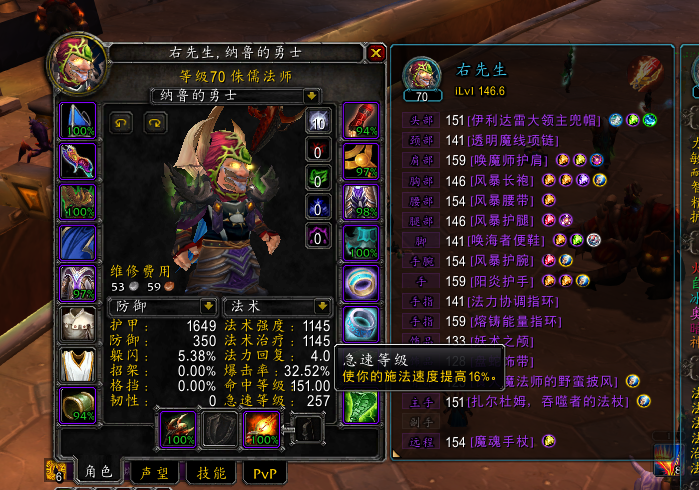Image resolution: width=699 pixels, height=490 pixels.
Task: Select the shoulder armor slot
Action: click(79, 202)
